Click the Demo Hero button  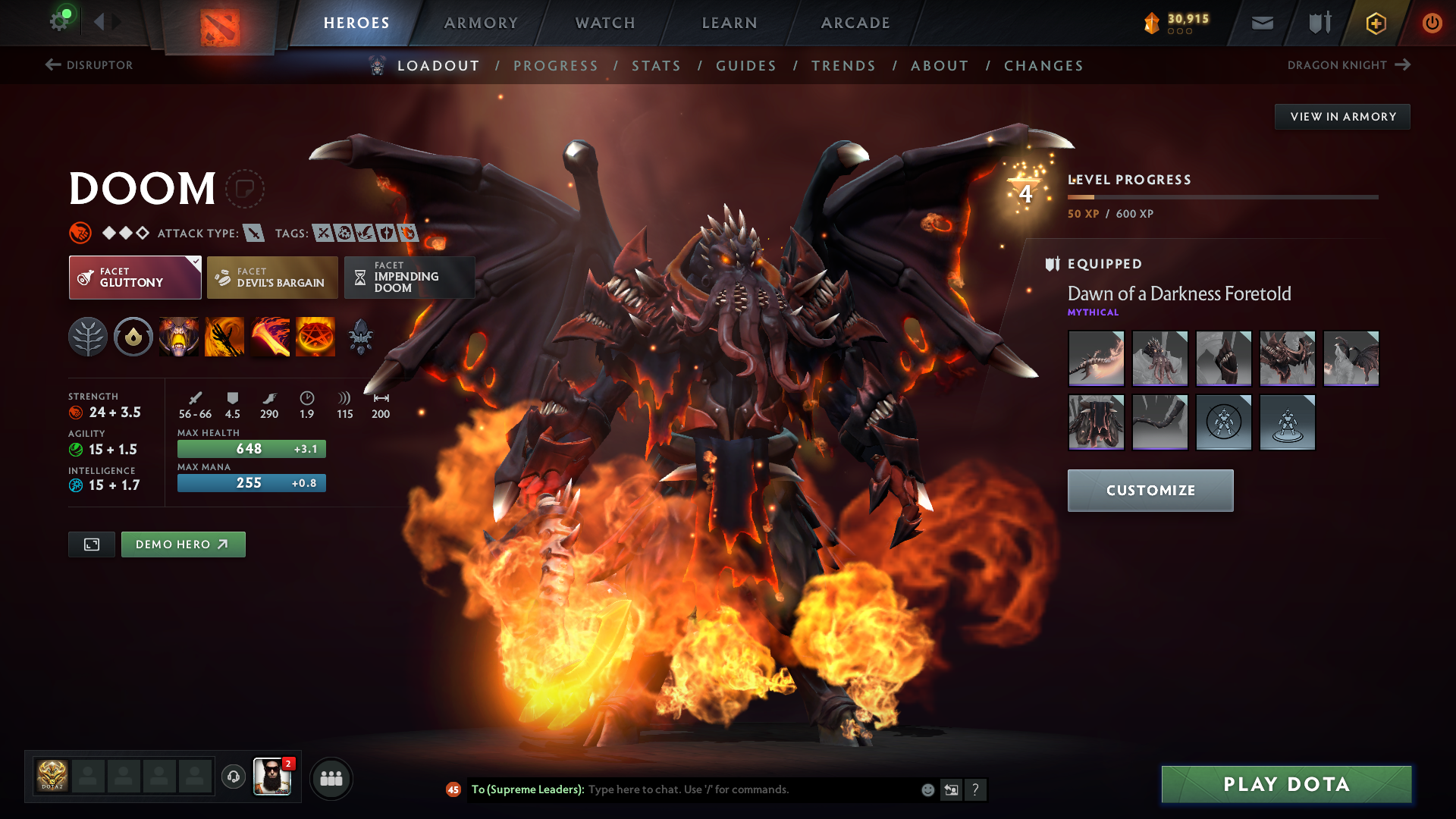click(183, 544)
